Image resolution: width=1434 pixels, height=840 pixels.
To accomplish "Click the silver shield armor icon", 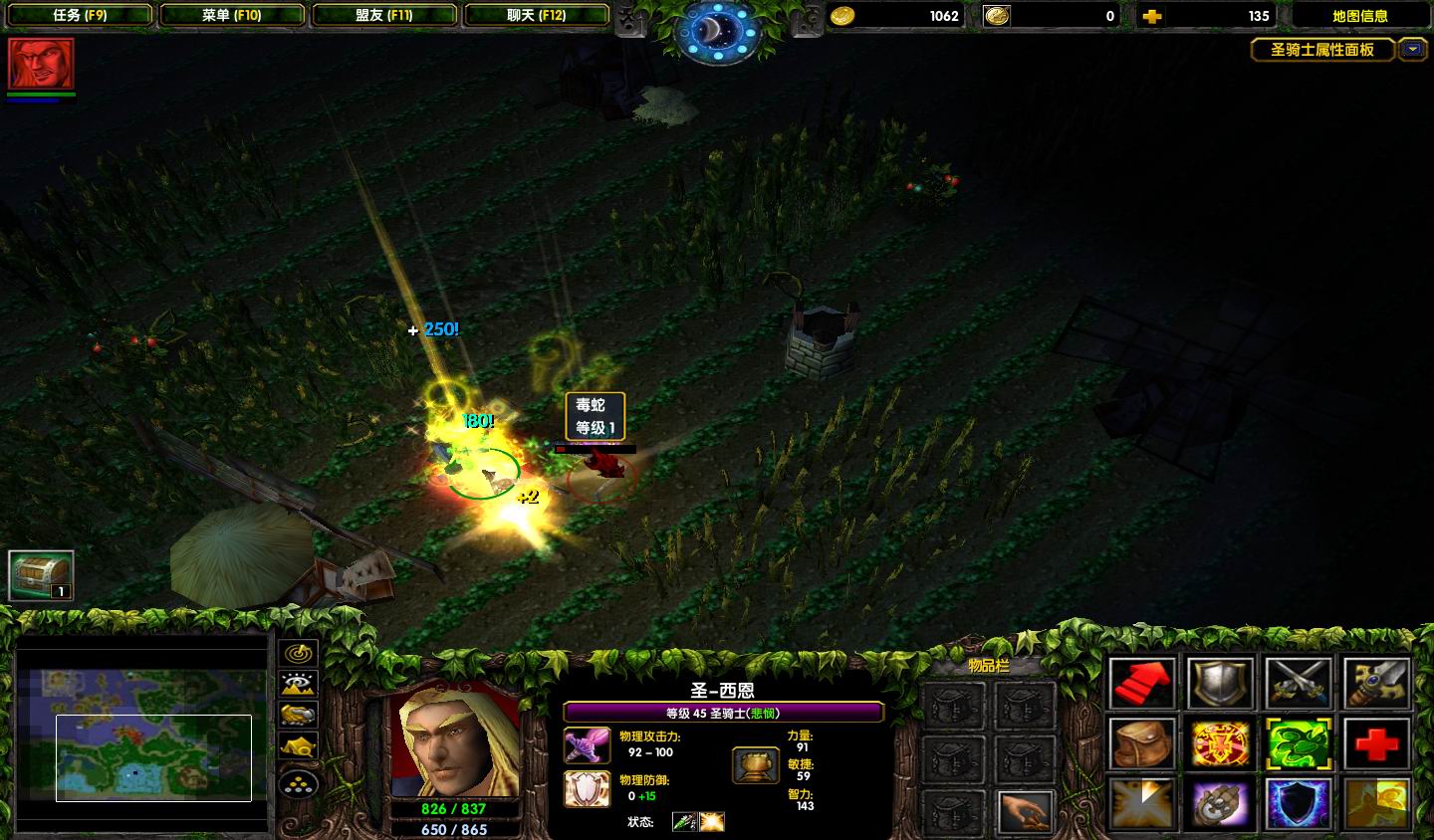I will pyautogui.click(x=1220, y=685).
